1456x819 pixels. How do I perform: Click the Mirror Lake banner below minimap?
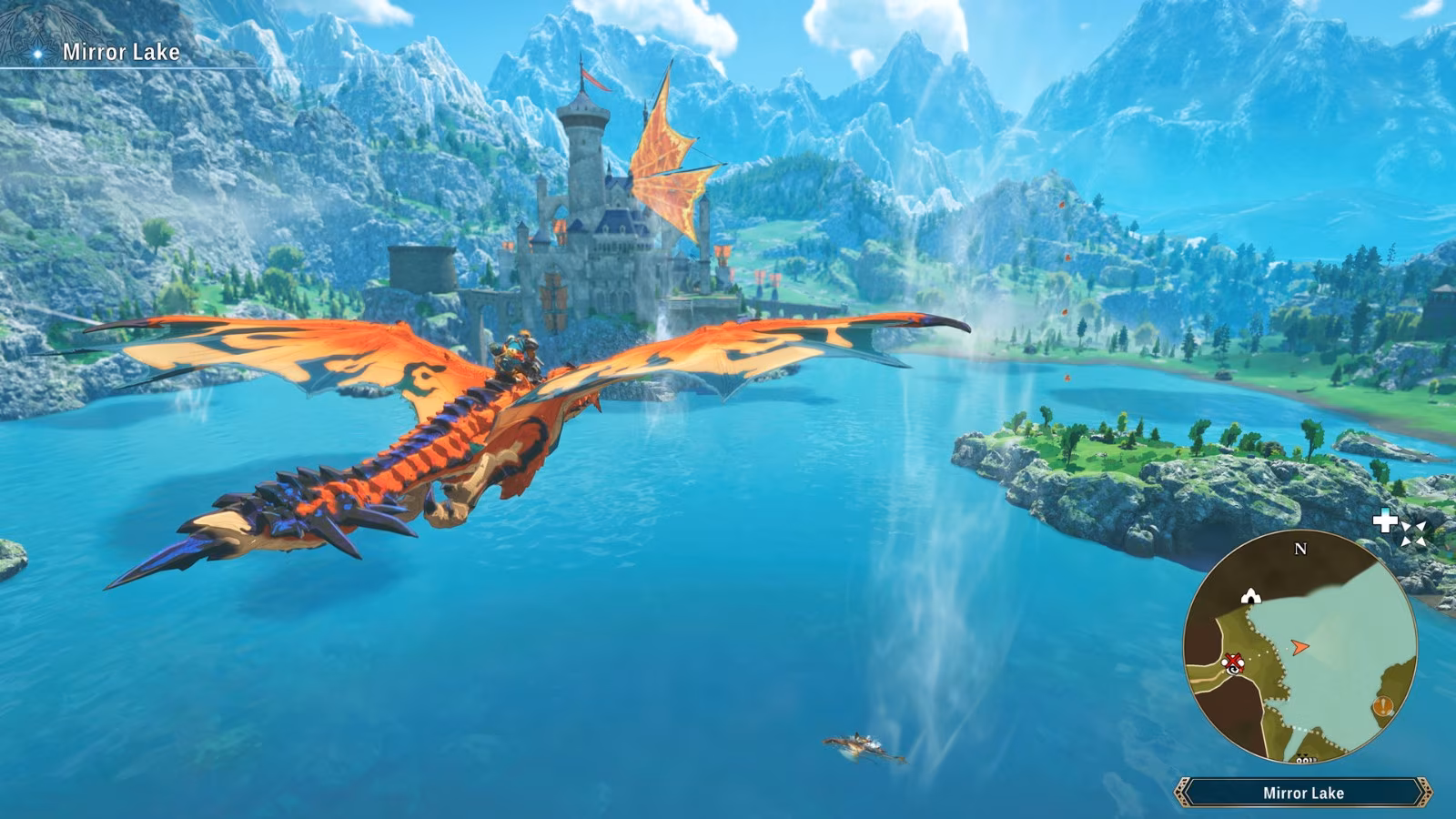[x=1303, y=793]
